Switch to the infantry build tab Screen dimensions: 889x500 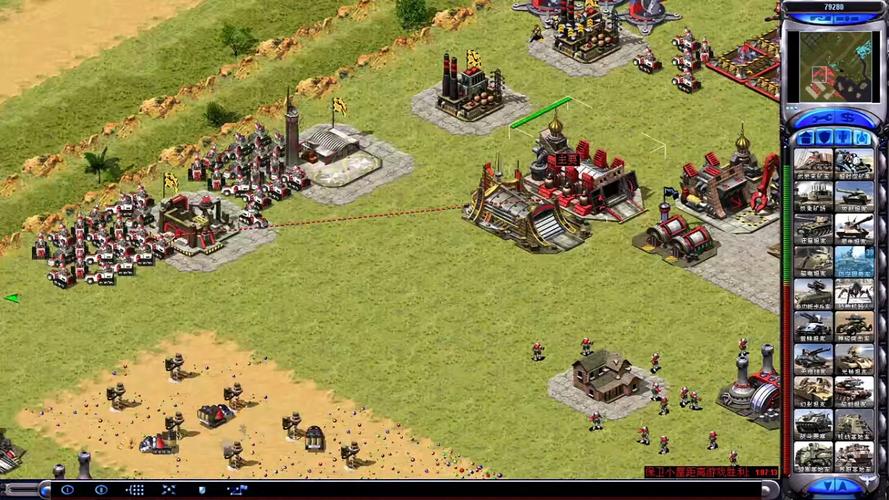point(842,139)
